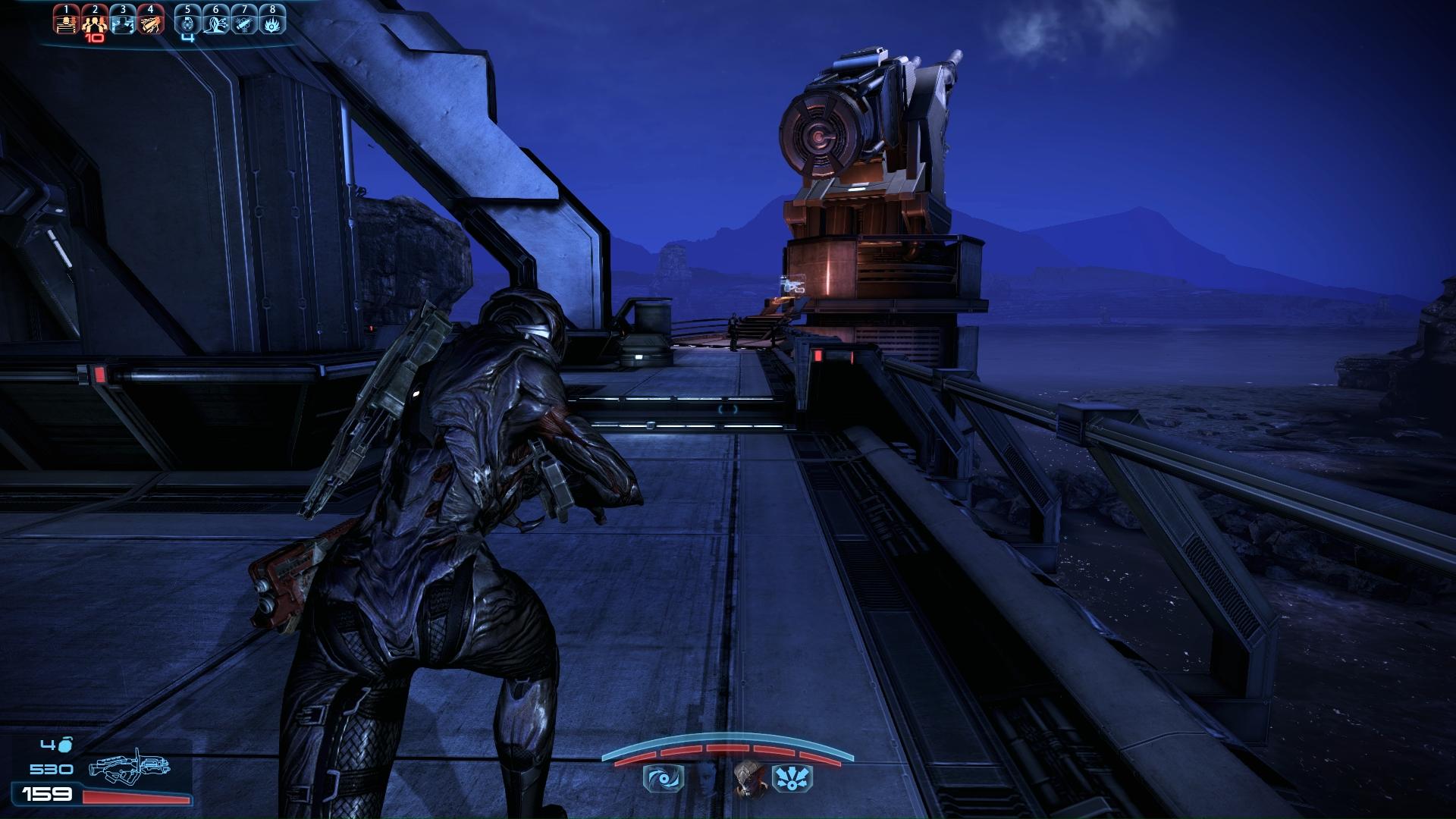Image resolution: width=1456 pixels, height=819 pixels.
Task: Use the squad group ability in slot 2
Action: pyautogui.click(x=95, y=20)
